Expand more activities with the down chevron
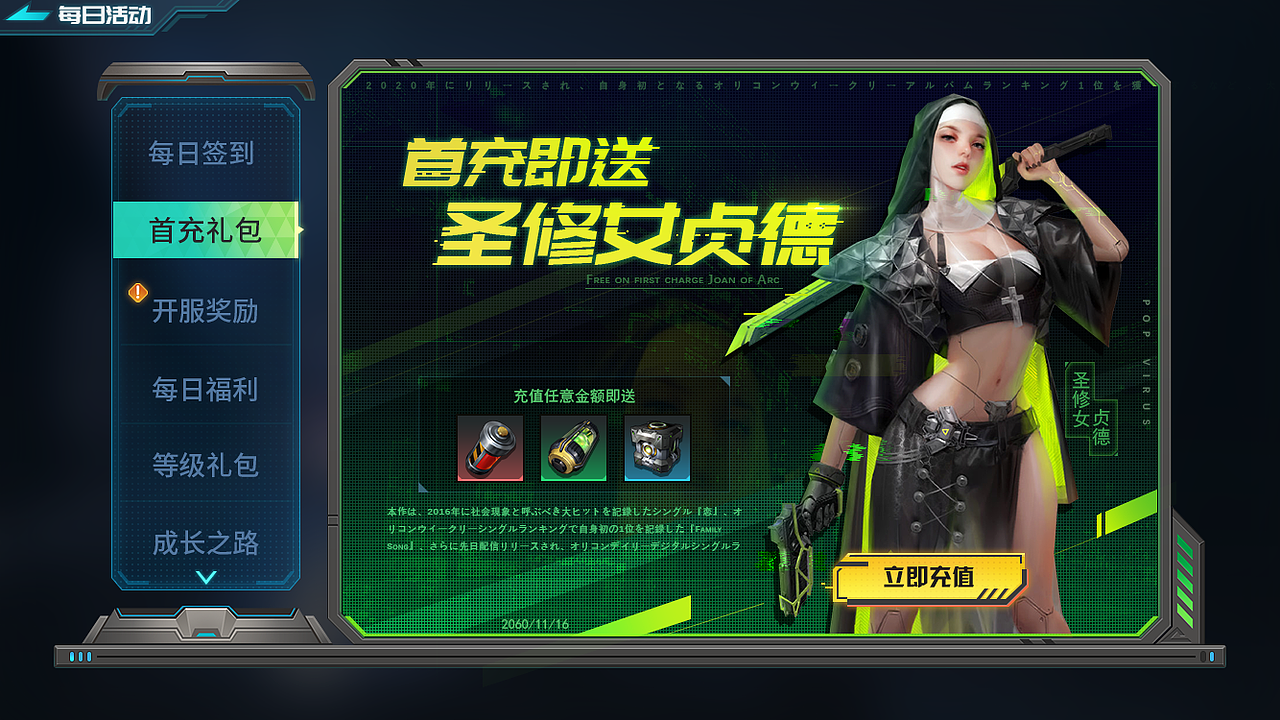1280x720 pixels. (x=204, y=576)
